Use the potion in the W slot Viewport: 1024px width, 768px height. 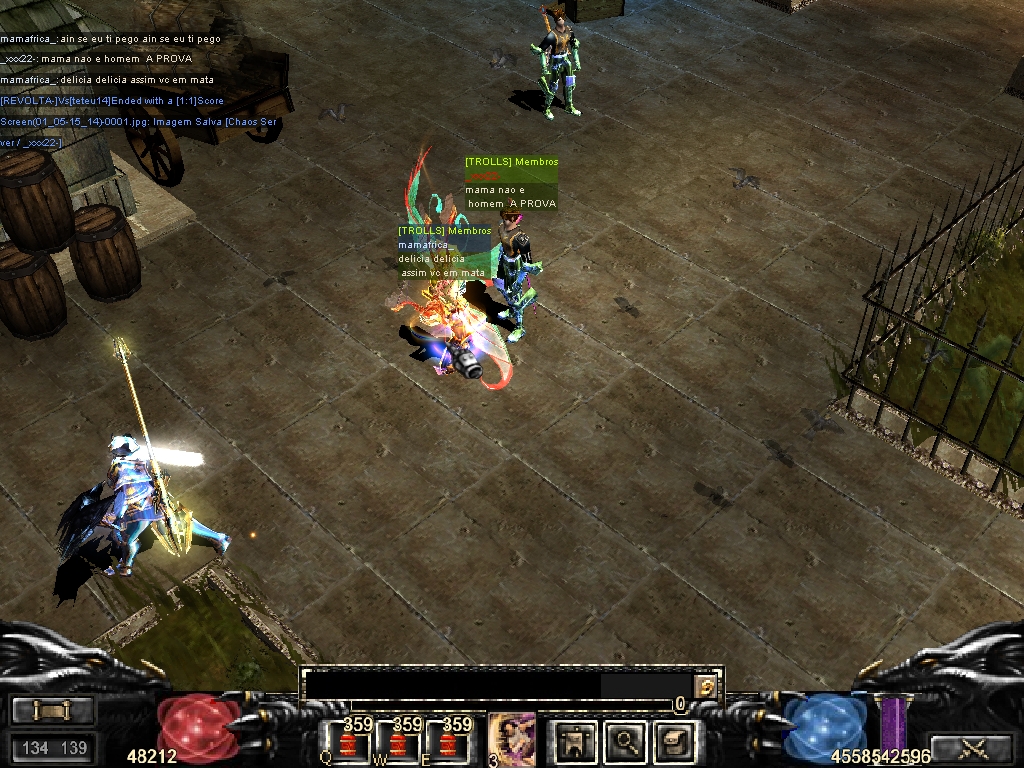(x=398, y=742)
